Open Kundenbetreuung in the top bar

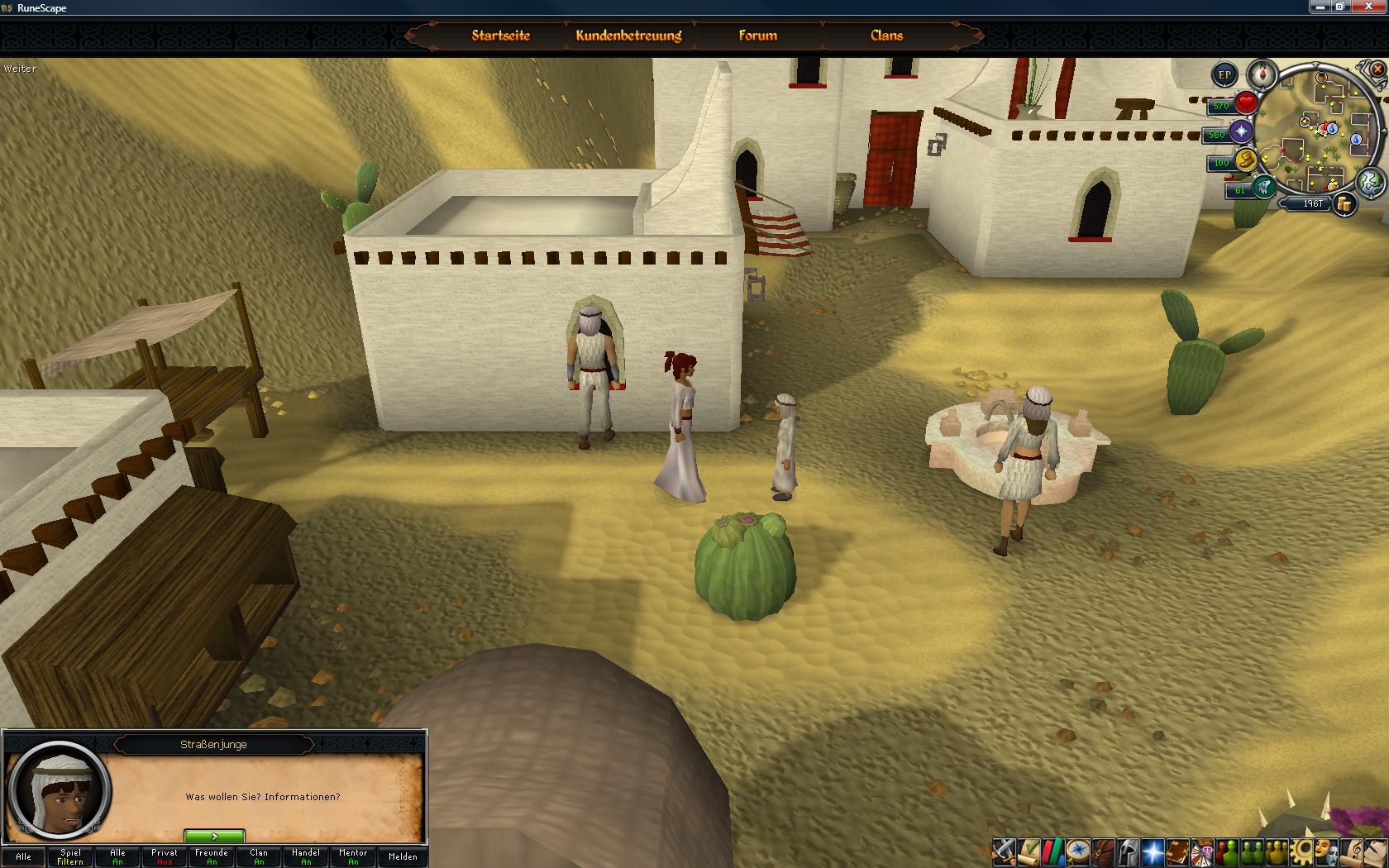(x=628, y=36)
